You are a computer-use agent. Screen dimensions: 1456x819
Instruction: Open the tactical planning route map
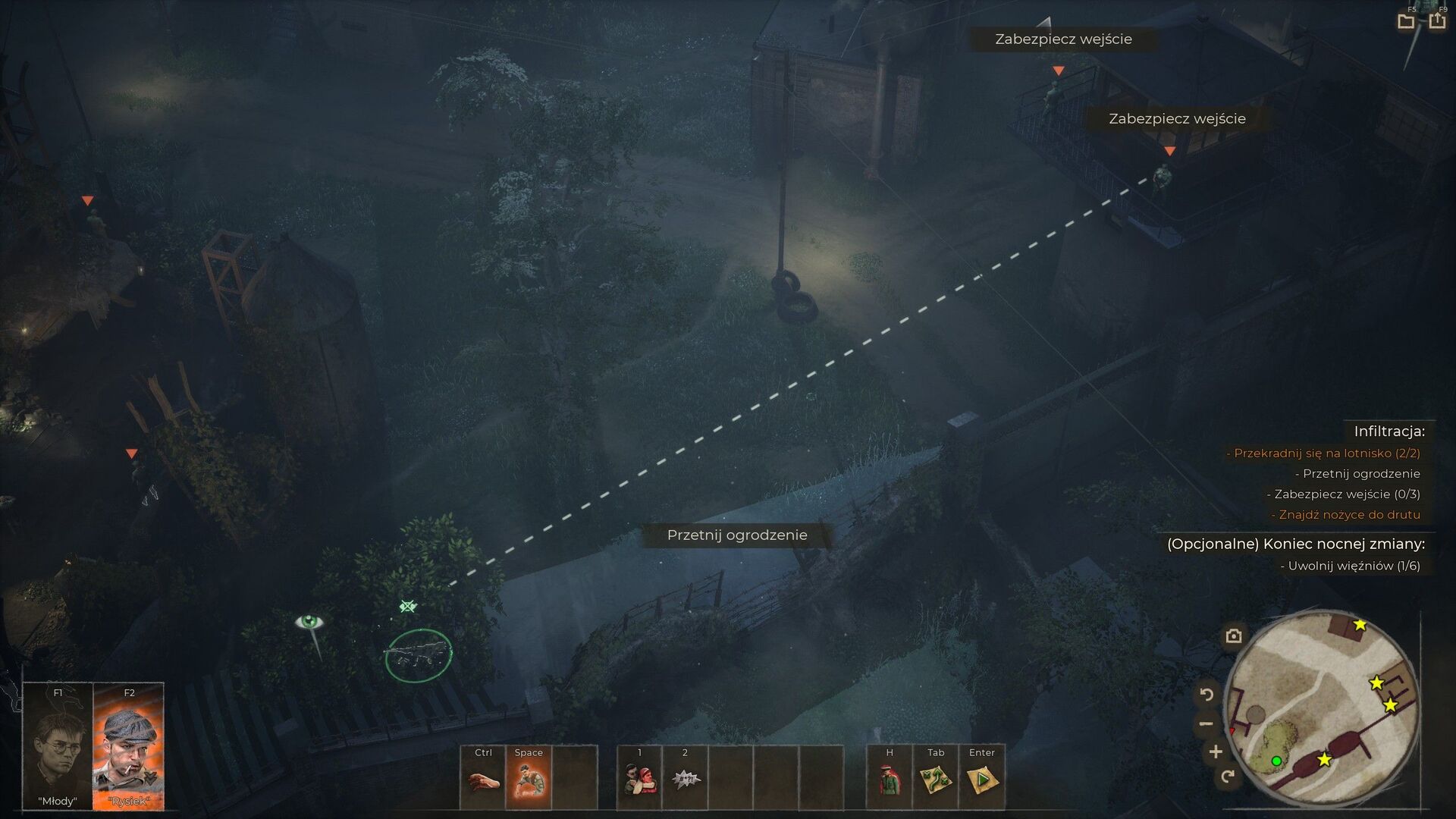coord(936,780)
